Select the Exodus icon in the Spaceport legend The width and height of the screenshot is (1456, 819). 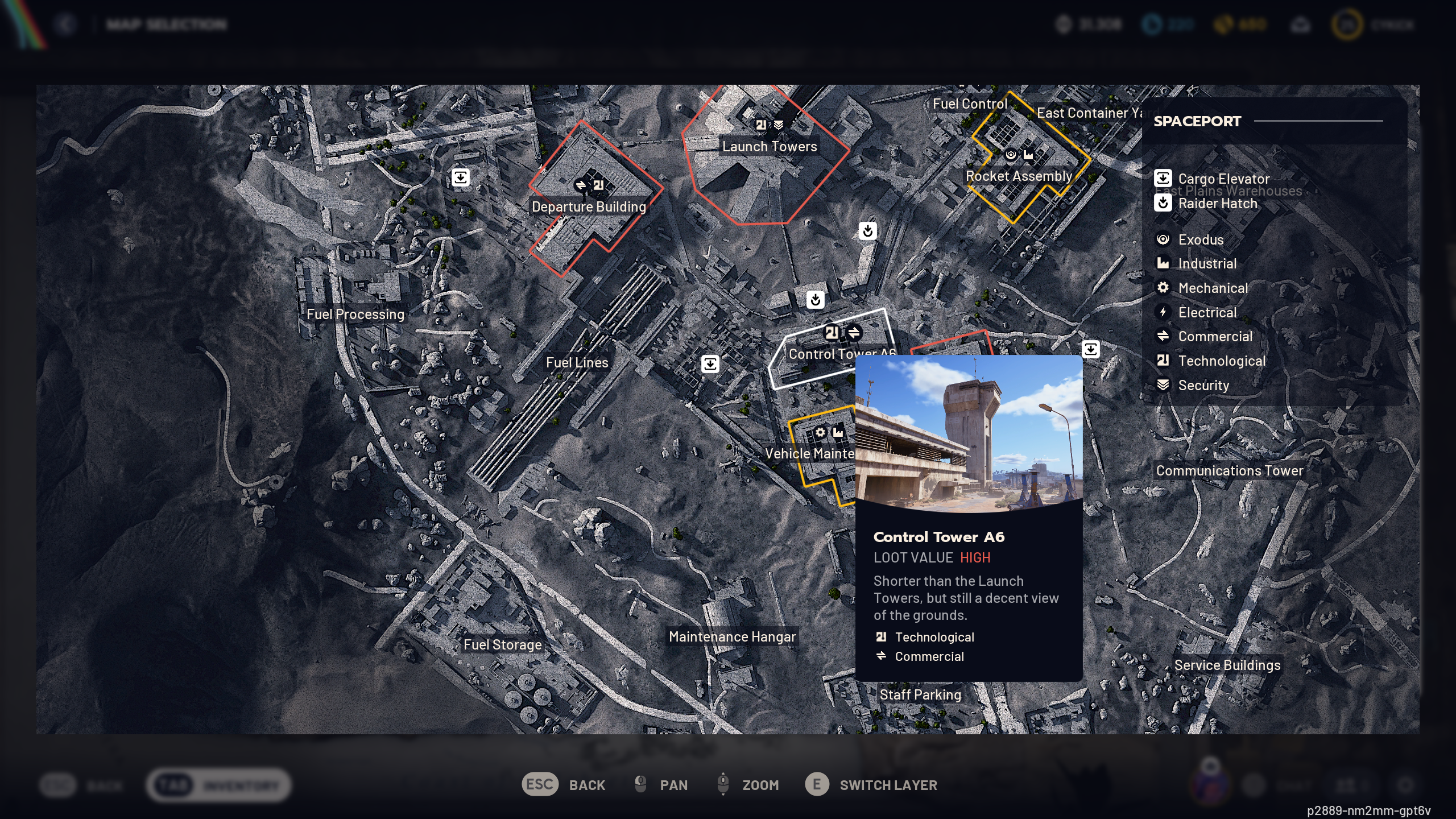(x=1164, y=239)
